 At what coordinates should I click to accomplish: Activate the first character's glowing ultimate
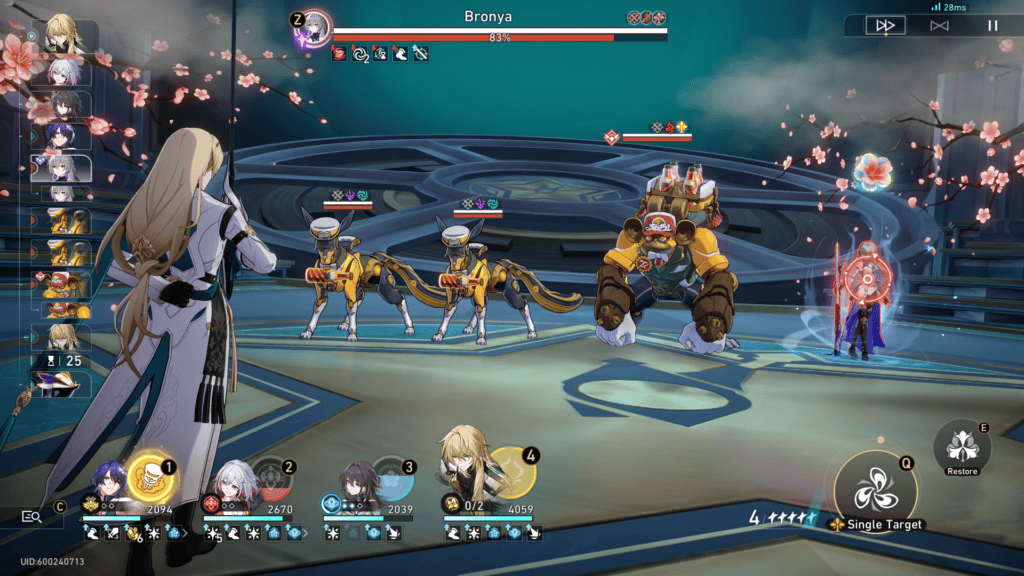151,478
